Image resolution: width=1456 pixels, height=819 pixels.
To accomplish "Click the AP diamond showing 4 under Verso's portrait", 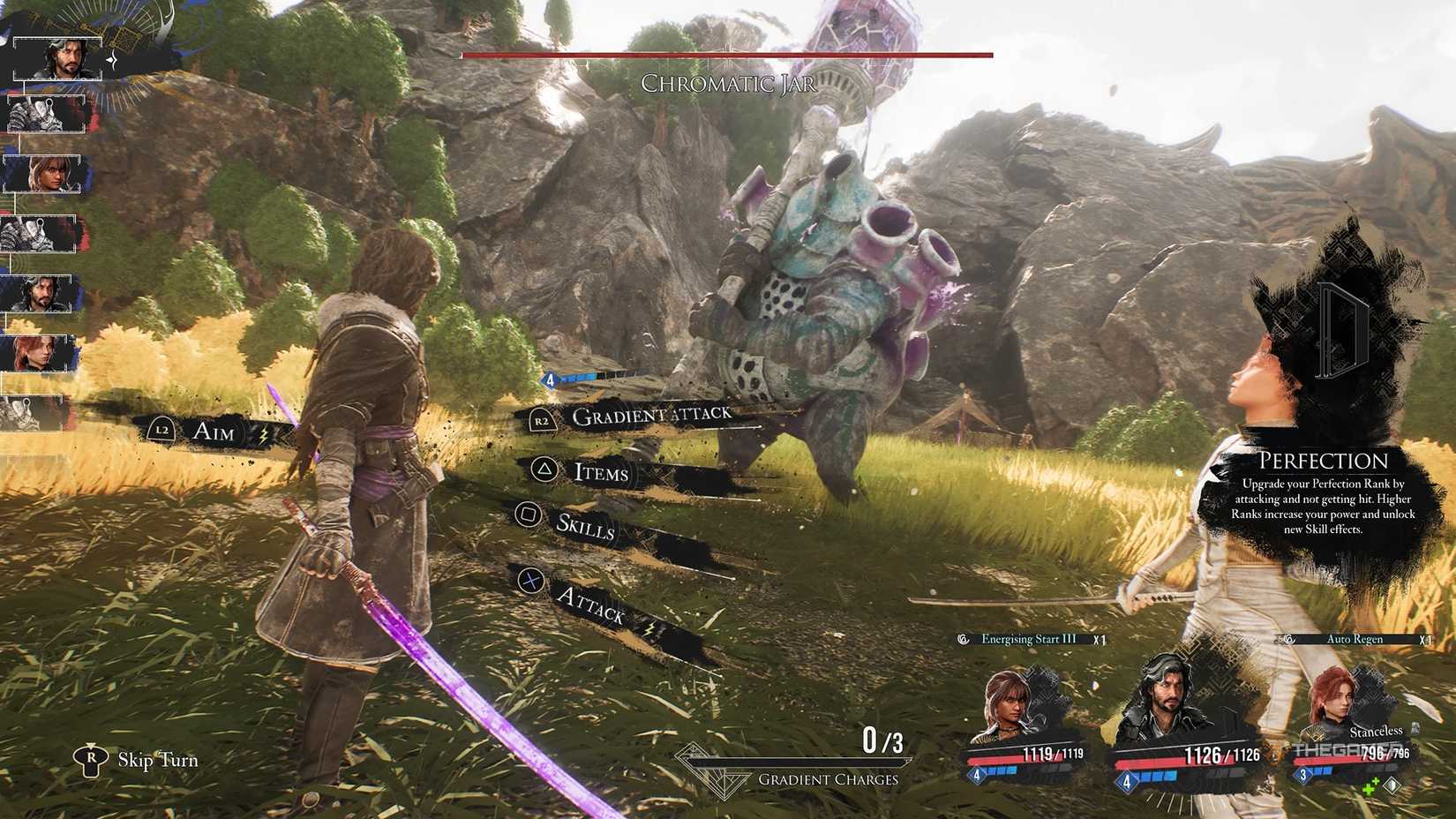I will 1125,780.
